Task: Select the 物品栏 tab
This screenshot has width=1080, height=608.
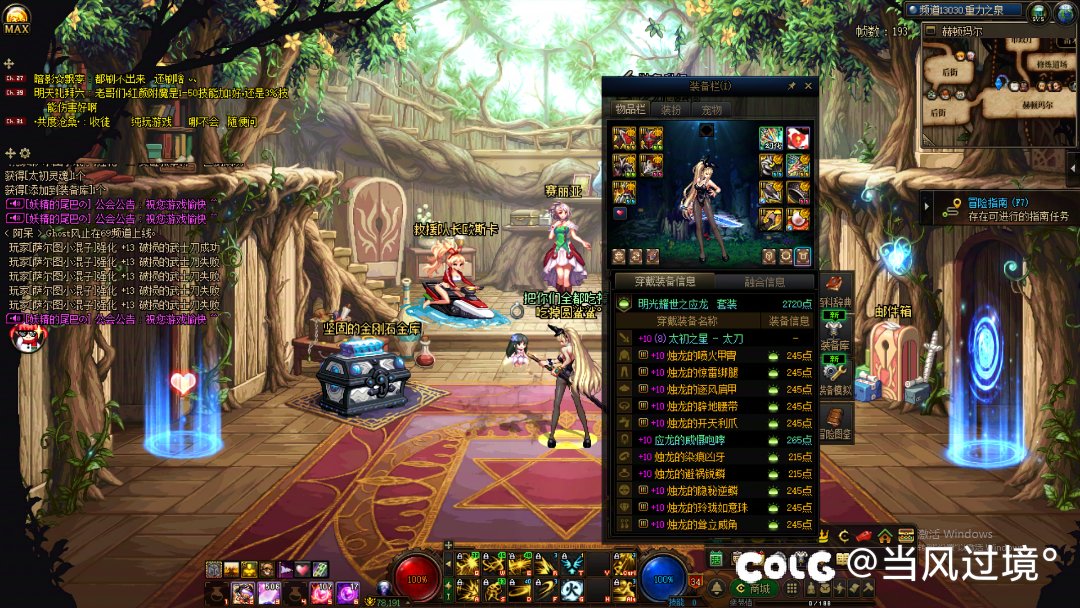Action: point(630,109)
